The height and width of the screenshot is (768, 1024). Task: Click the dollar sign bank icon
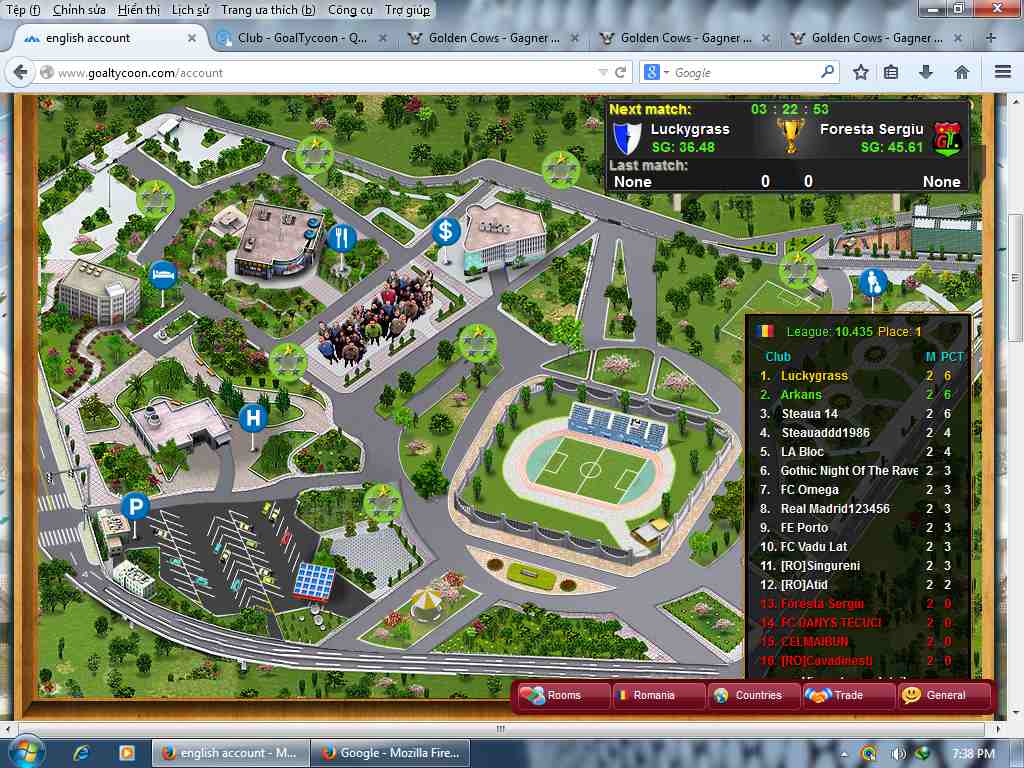(x=446, y=232)
